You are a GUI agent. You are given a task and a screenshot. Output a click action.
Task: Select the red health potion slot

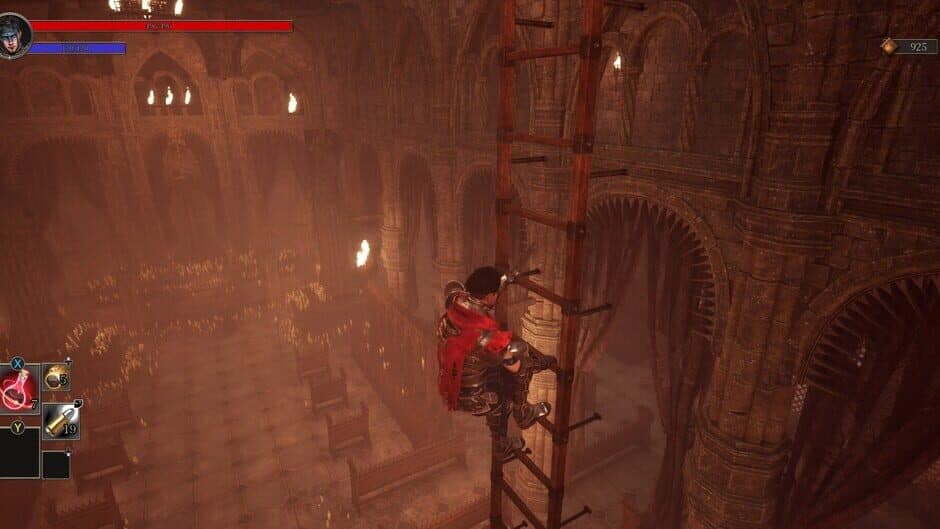[x=19, y=389]
